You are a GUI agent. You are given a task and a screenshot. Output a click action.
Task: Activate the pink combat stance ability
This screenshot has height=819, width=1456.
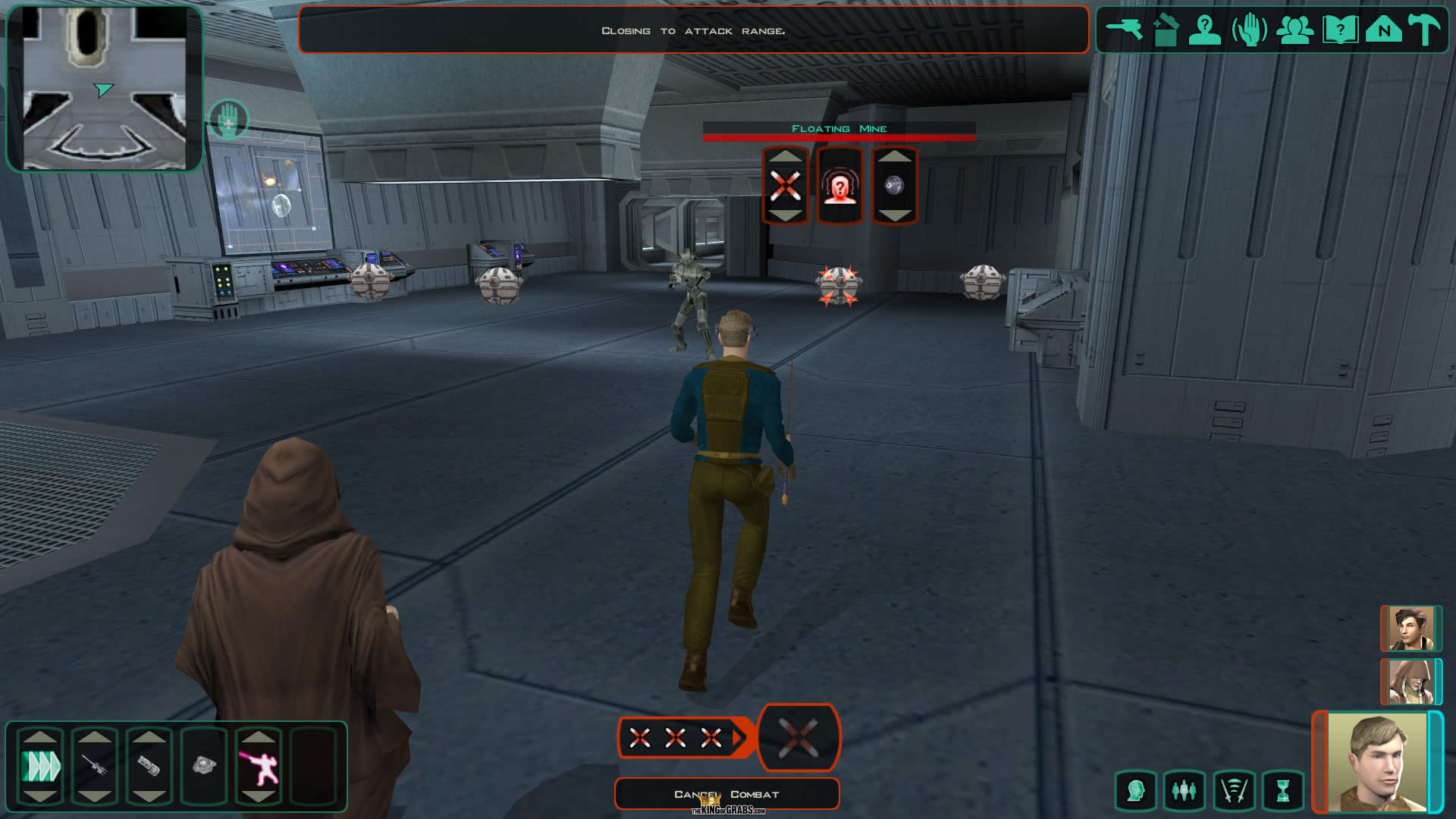click(259, 767)
